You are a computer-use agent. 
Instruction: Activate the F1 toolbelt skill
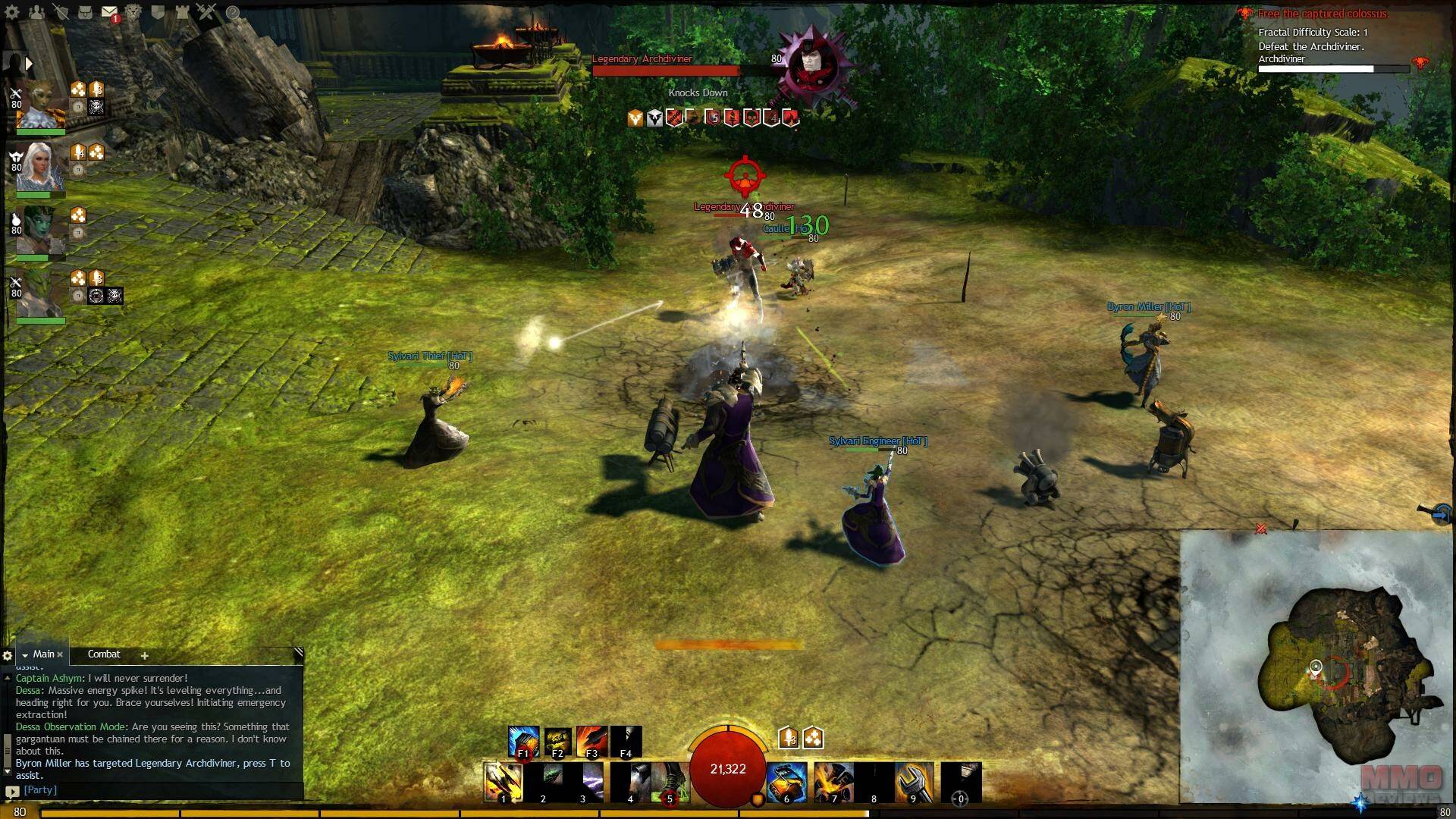523,741
